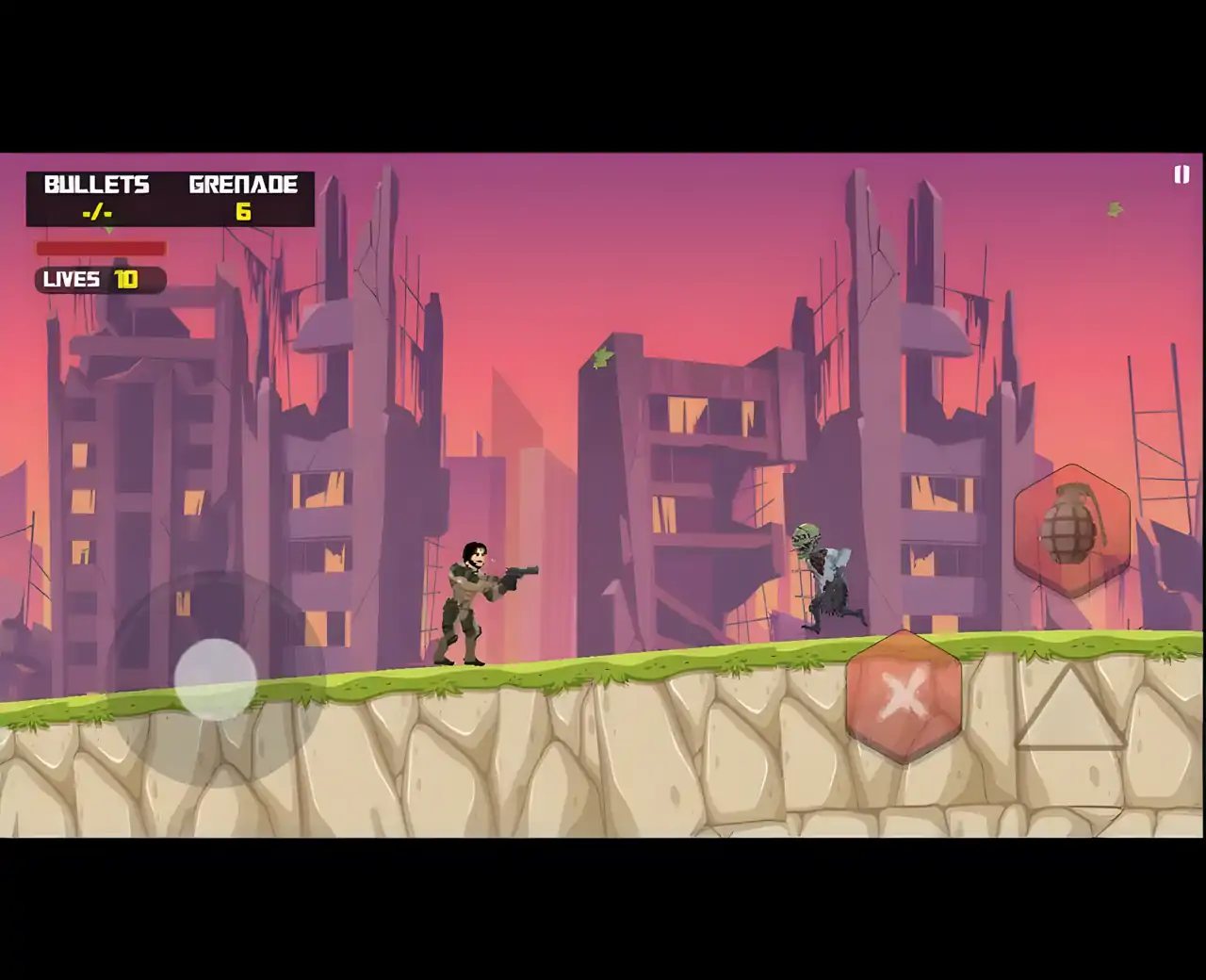The height and width of the screenshot is (980, 1206).
Task: Throw a grenade using the grenade button
Action: tap(1071, 529)
